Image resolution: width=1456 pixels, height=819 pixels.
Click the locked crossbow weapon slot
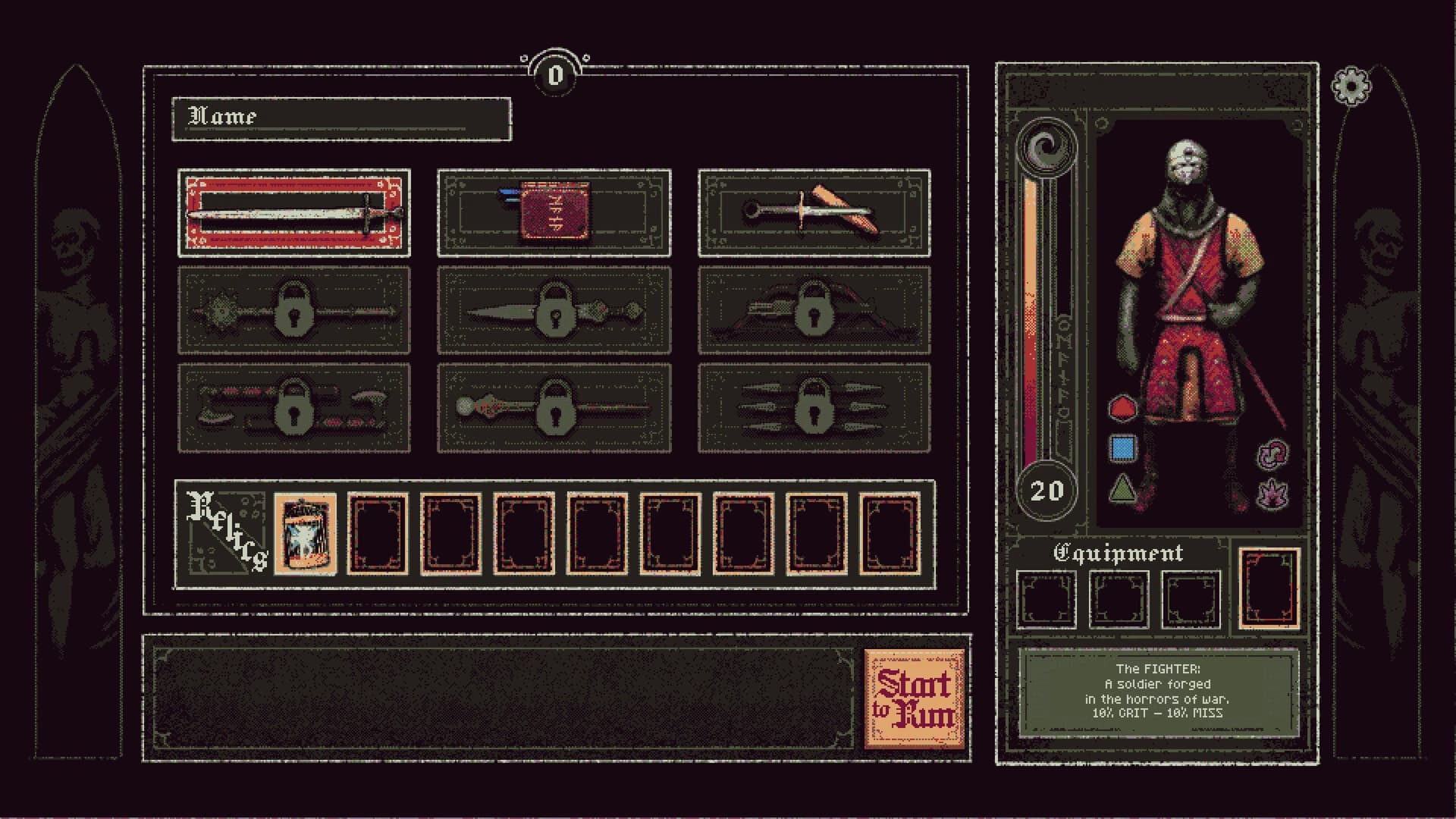click(815, 313)
